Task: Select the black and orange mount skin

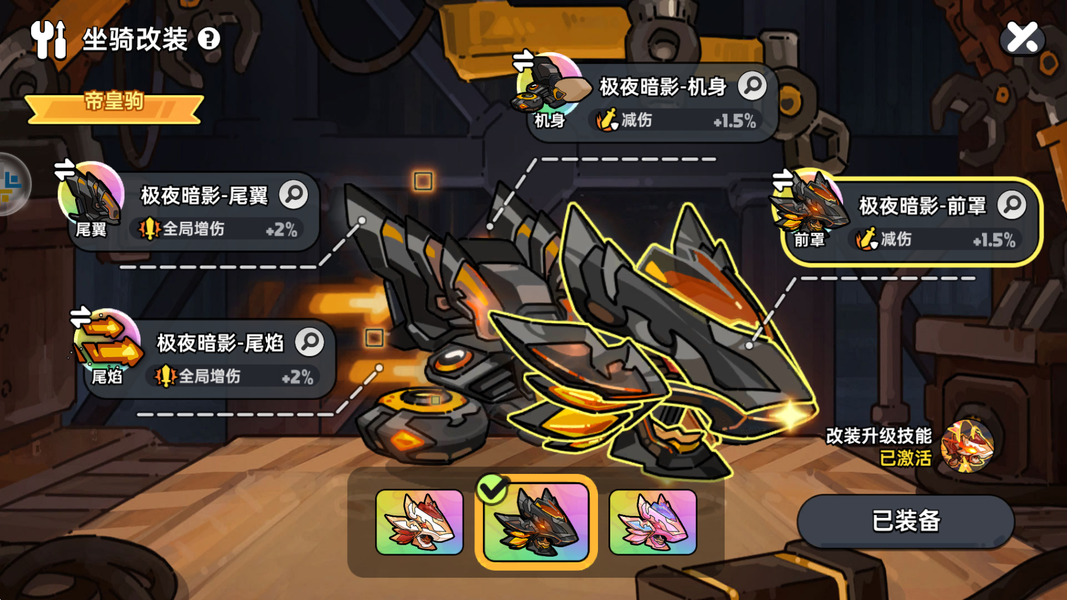Action: point(536,522)
